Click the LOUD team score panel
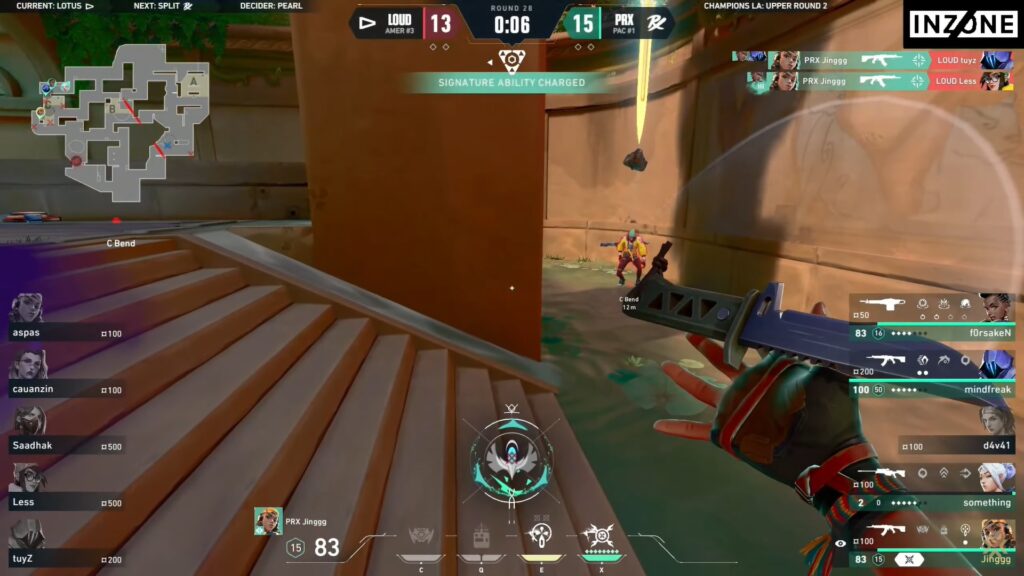 point(404,22)
